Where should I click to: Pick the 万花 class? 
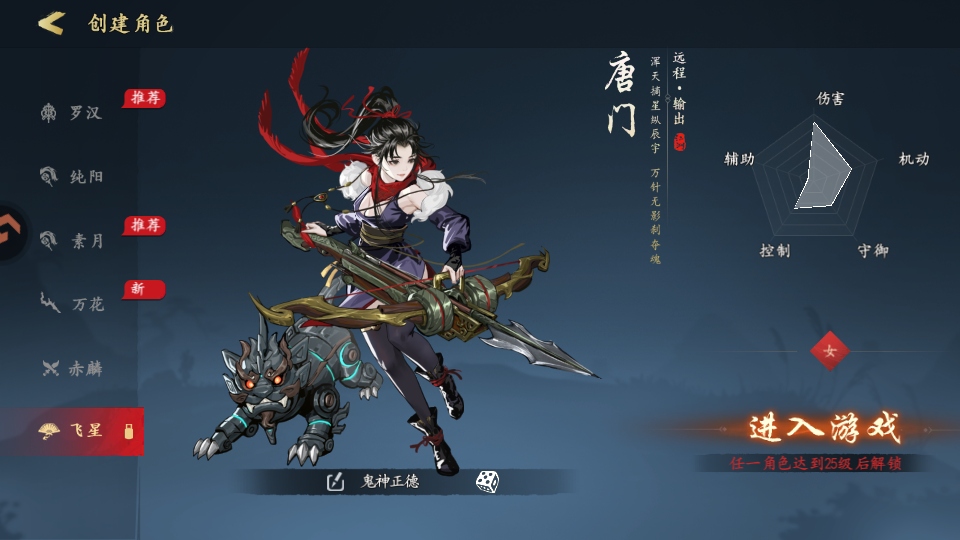(73, 304)
